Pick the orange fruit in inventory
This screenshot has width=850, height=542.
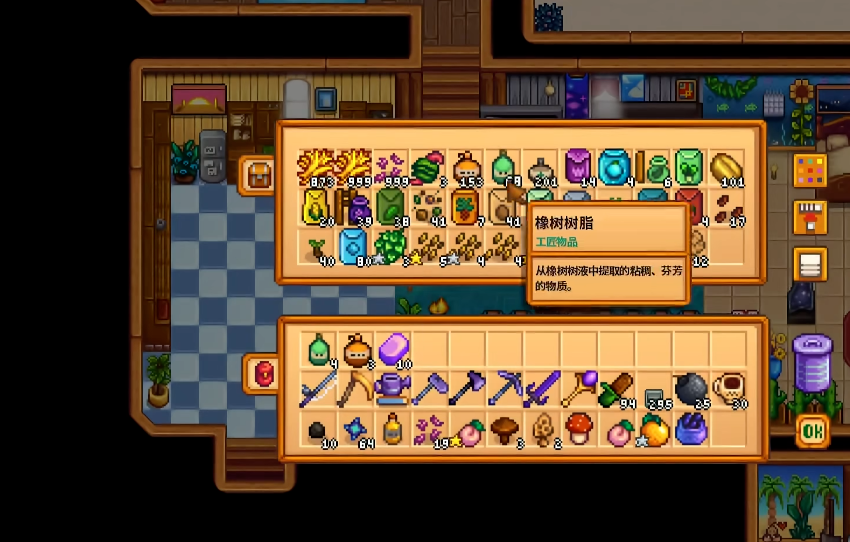point(654,428)
